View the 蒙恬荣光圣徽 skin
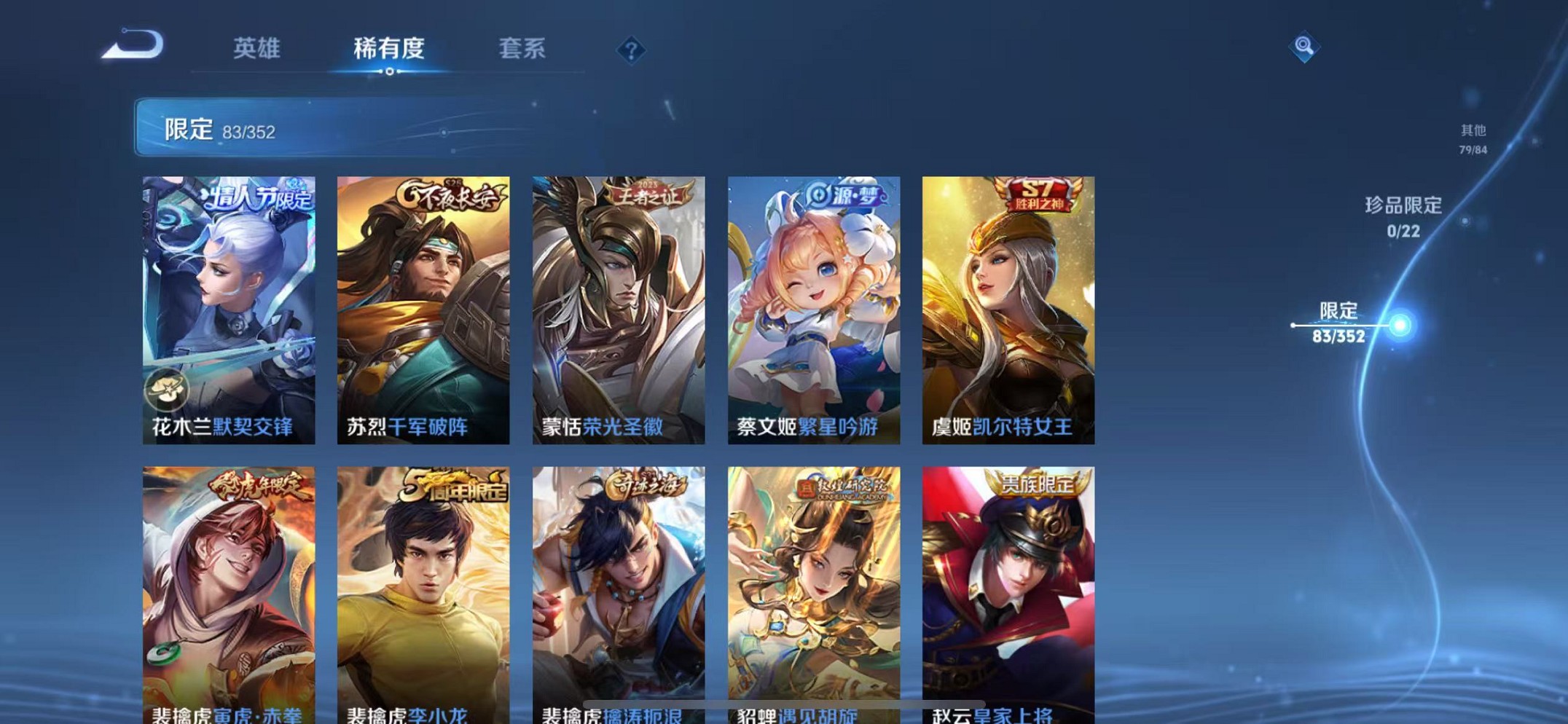 (619, 310)
